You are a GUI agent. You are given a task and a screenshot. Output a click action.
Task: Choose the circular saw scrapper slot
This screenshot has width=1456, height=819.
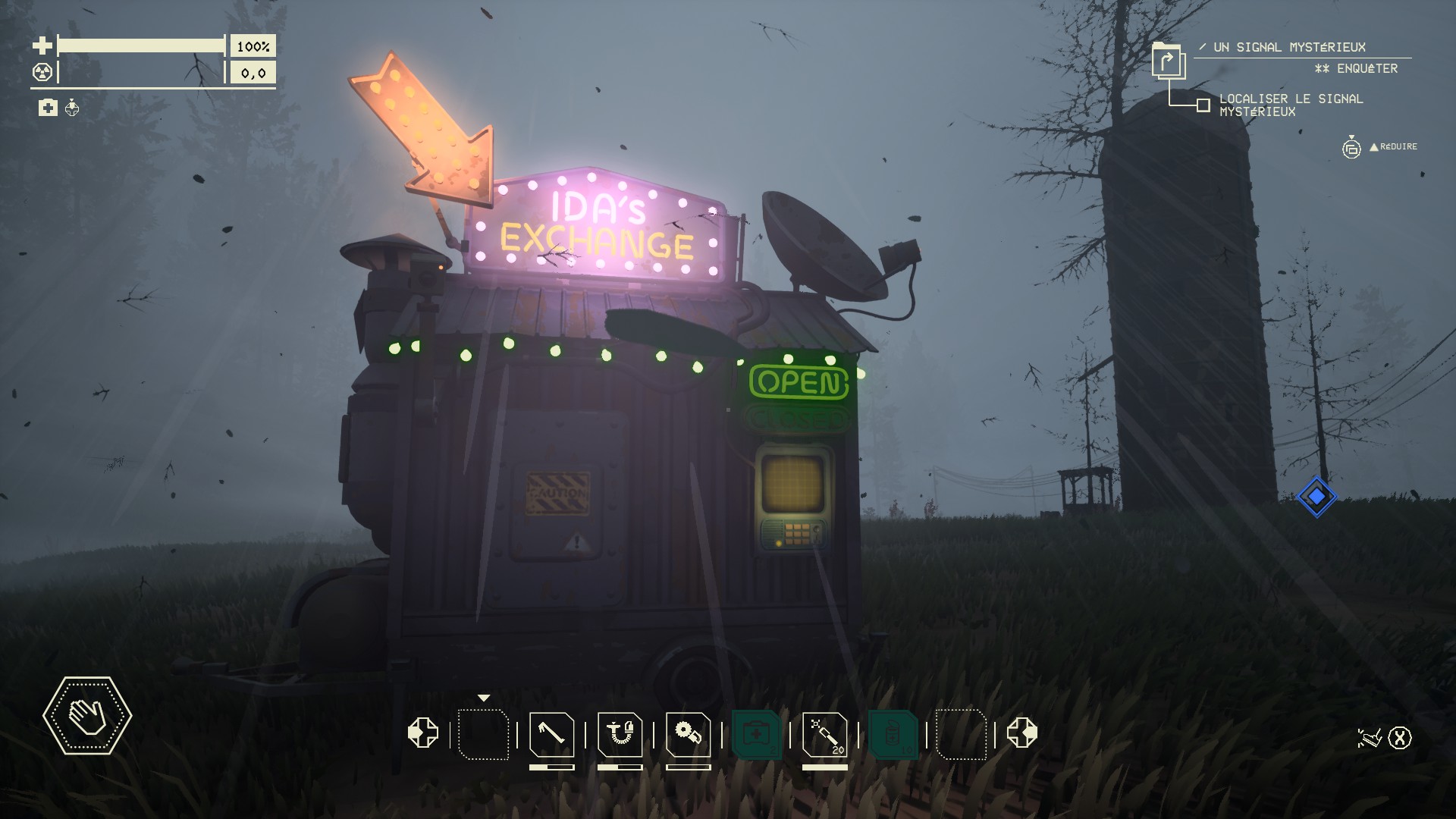(x=688, y=734)
